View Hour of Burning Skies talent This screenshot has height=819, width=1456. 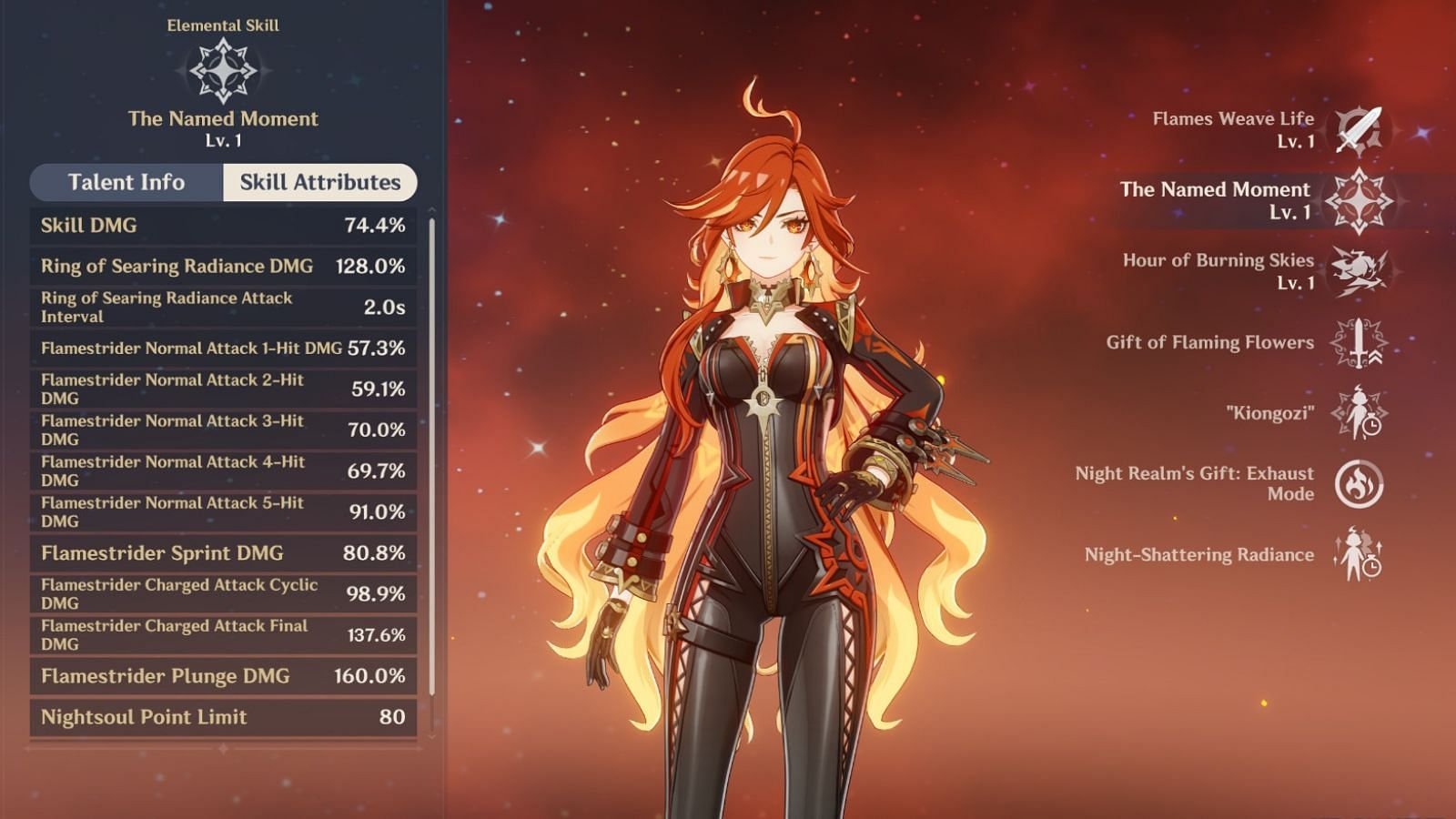click(x=1358, y=271)
